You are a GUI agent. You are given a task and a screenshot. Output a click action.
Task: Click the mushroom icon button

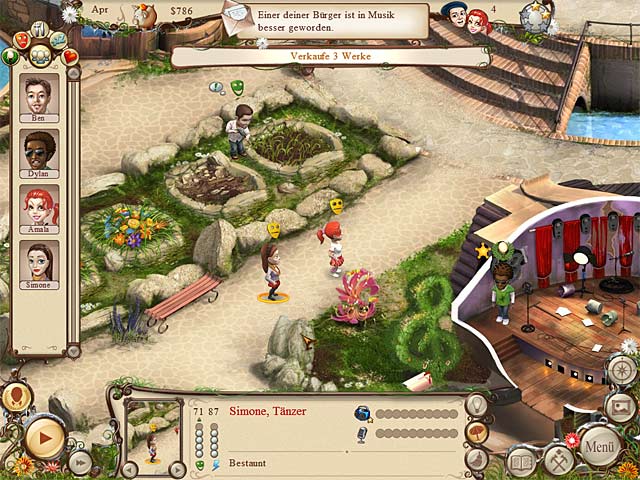[477, 432]
